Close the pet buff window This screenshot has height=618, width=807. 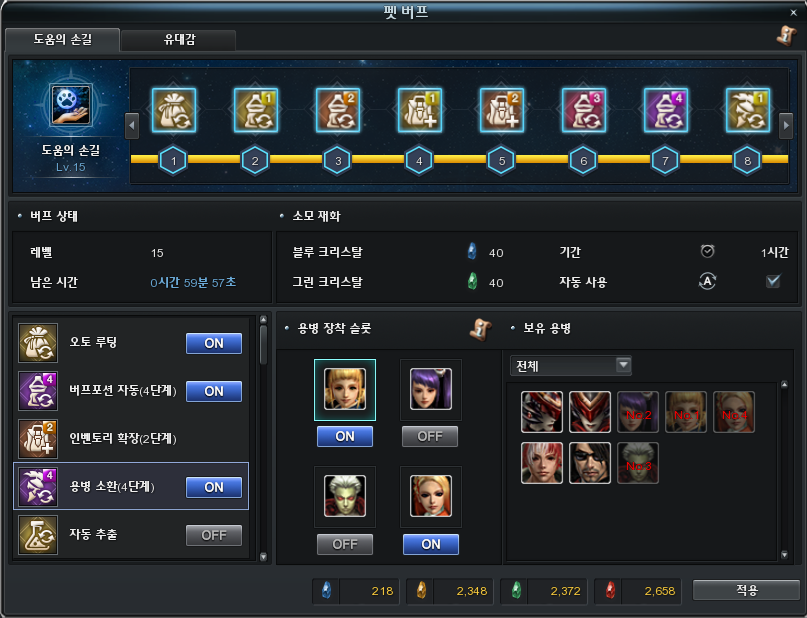tap(794, 12)
